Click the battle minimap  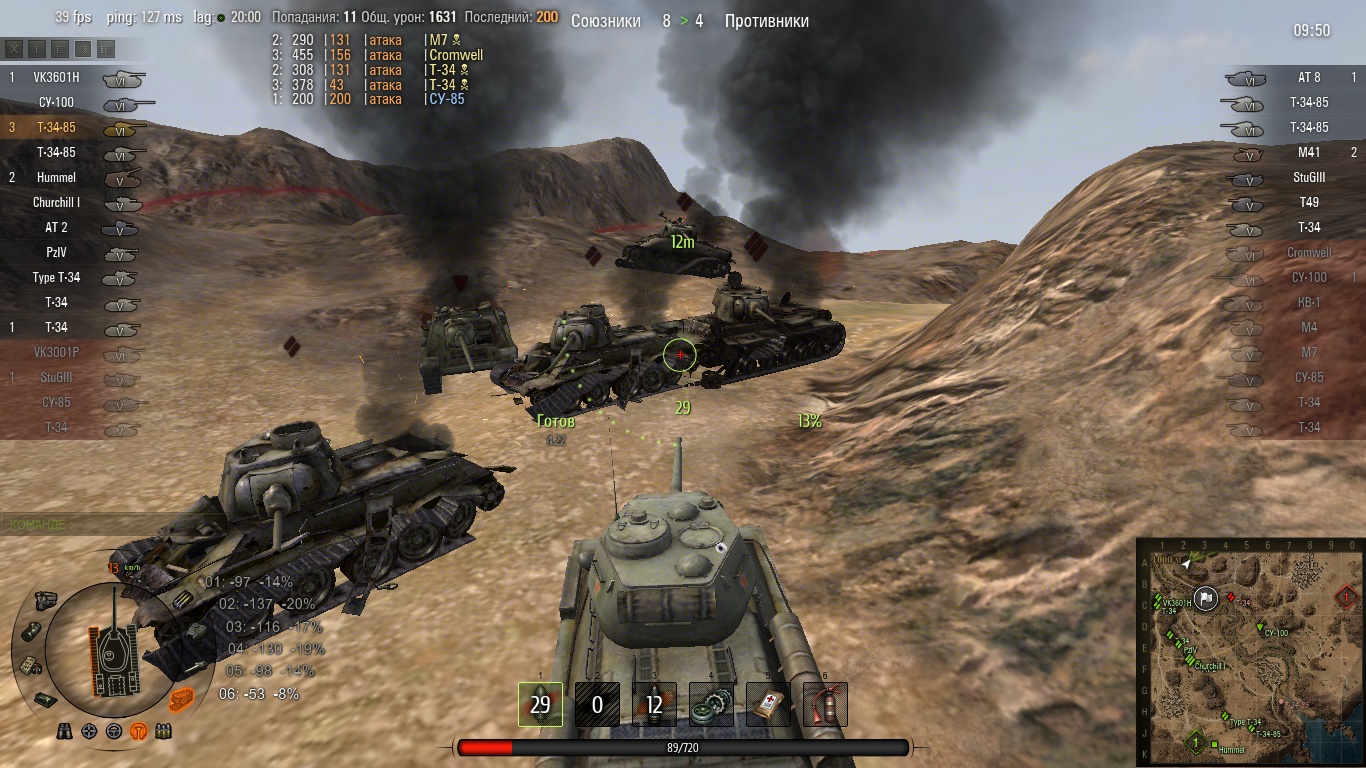1249,651
